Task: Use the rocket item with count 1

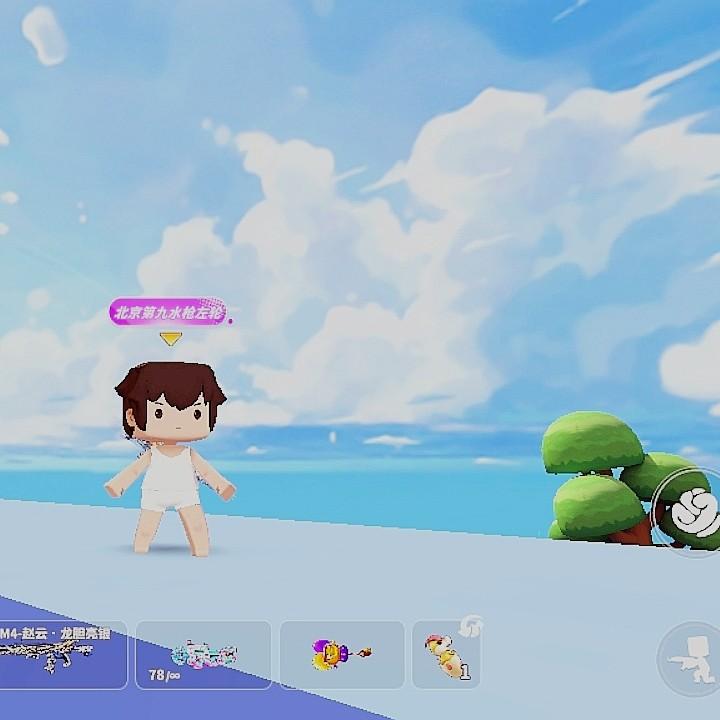Action: point(446,654)
